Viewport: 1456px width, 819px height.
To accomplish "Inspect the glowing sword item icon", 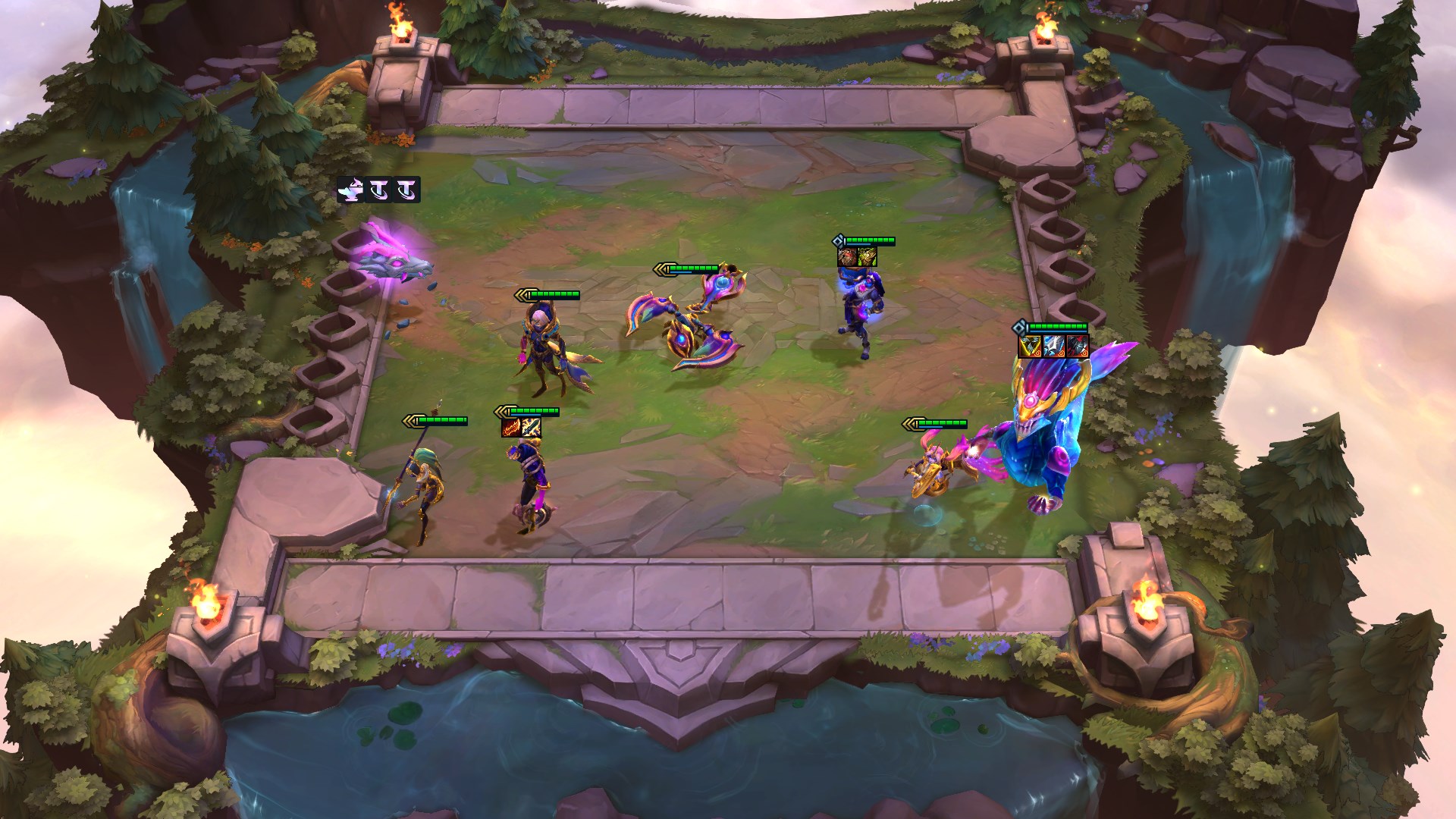I will click(x=531, y=428).
